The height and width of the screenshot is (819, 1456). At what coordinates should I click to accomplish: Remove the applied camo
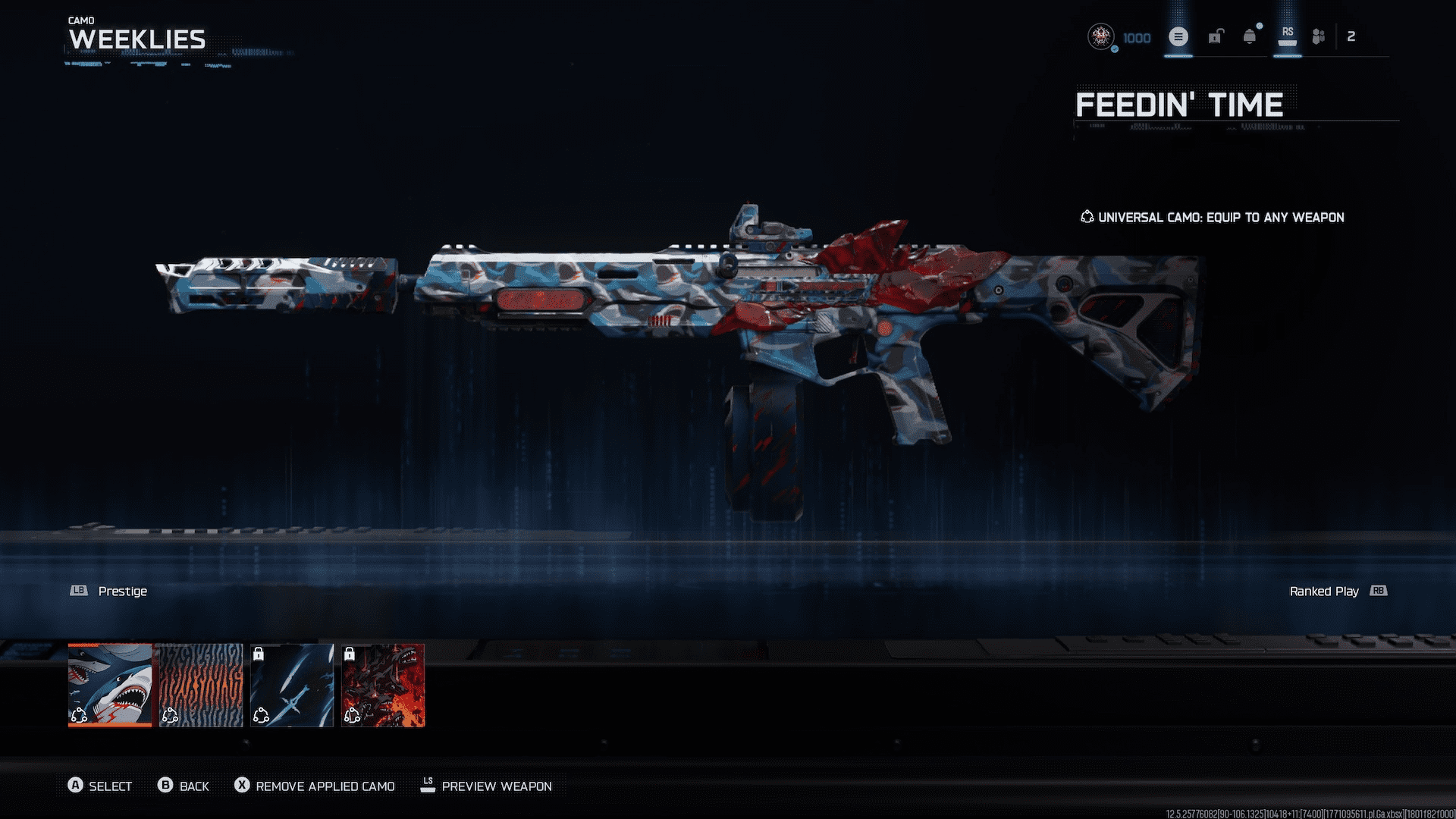[315, 786]
